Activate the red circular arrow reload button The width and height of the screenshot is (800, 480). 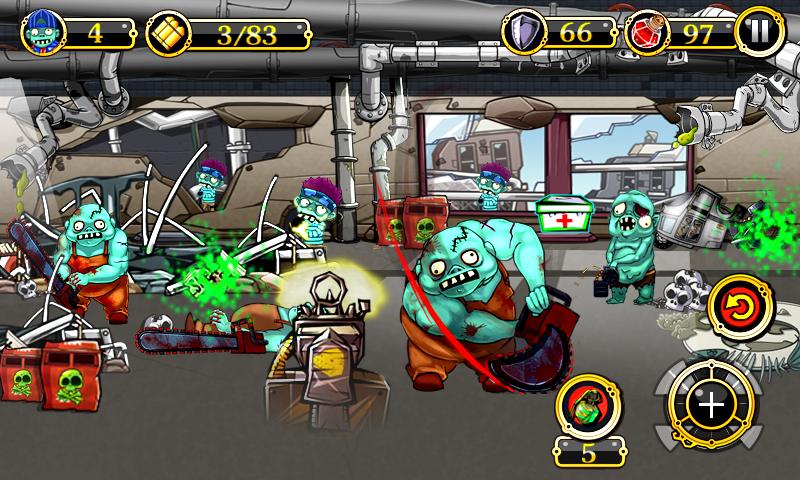739,308
